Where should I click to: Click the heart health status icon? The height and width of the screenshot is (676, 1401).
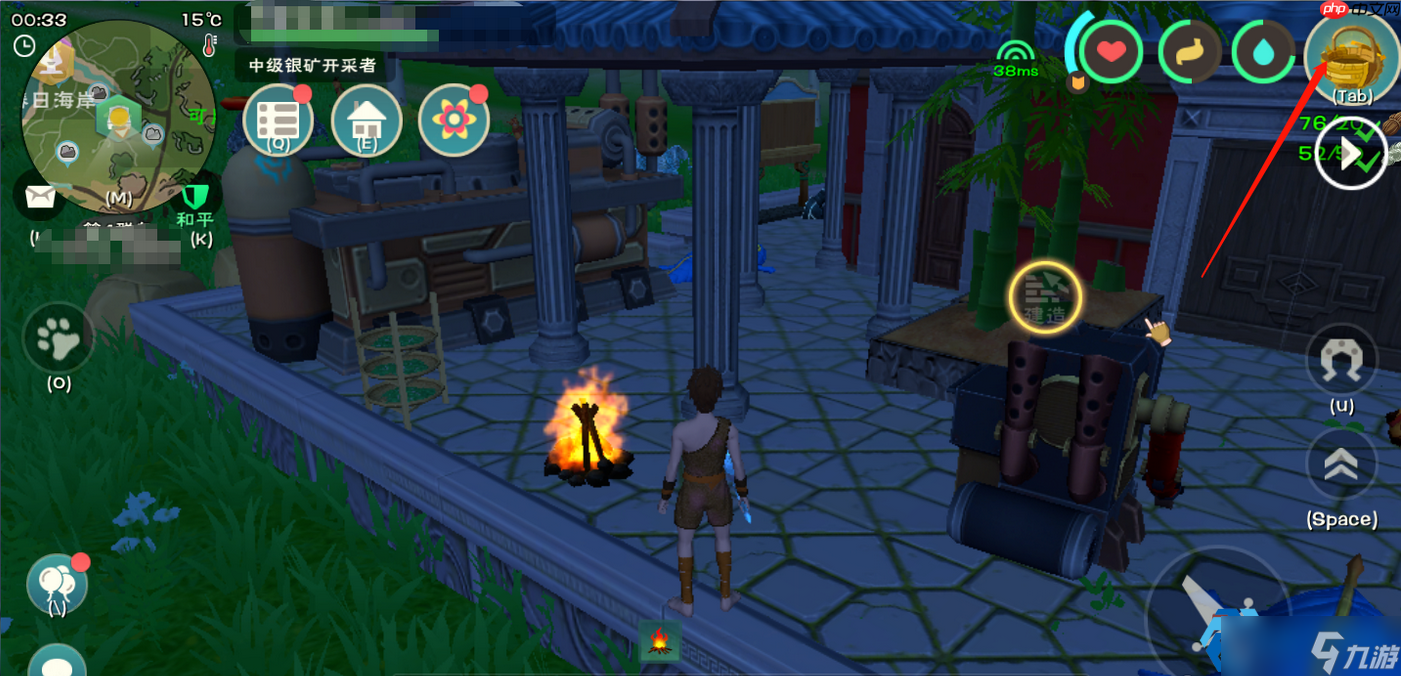1109,52
